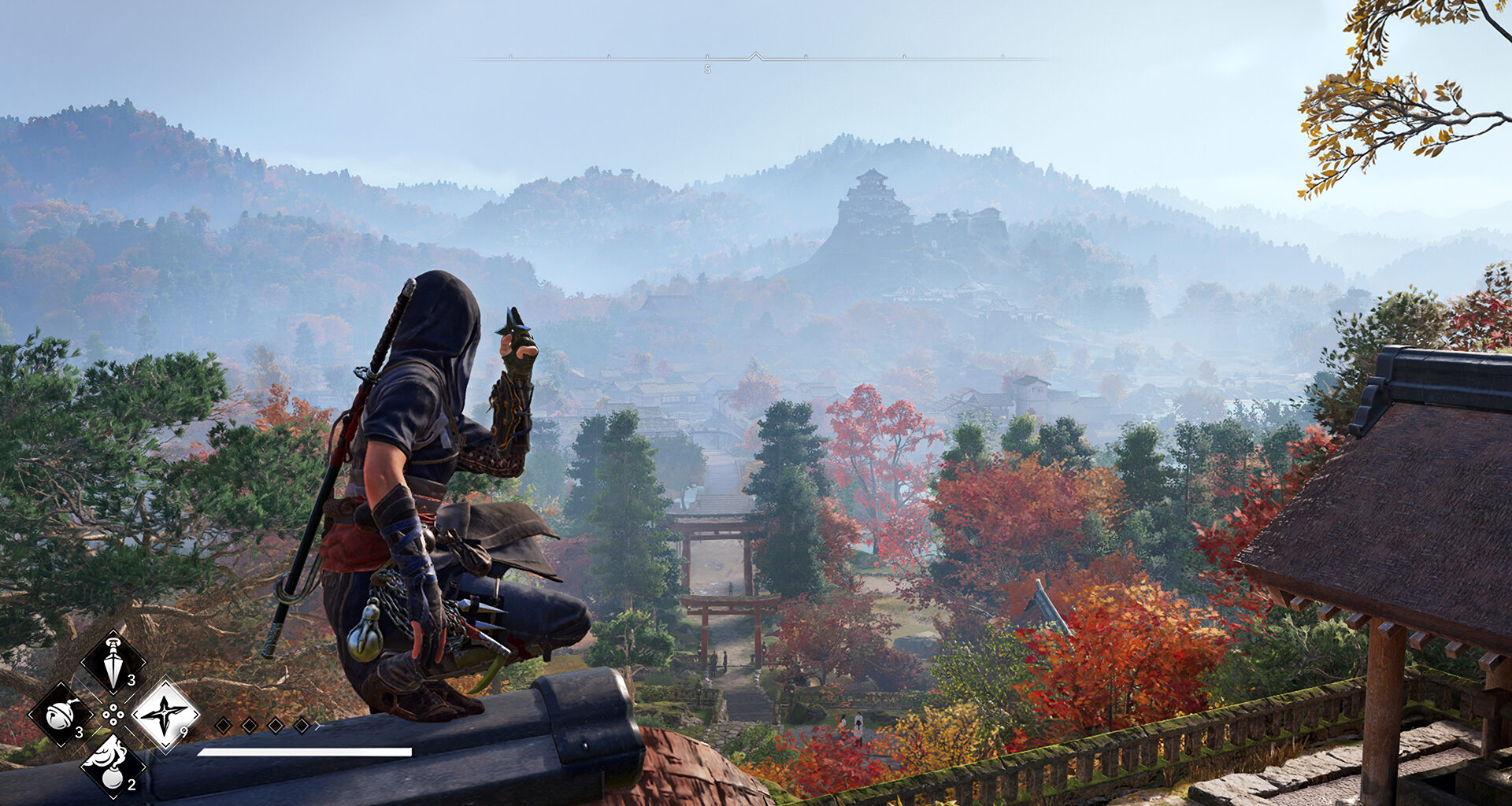Click the second empty ability diamond slot
1512x806 pixels.
pos(248,724)
